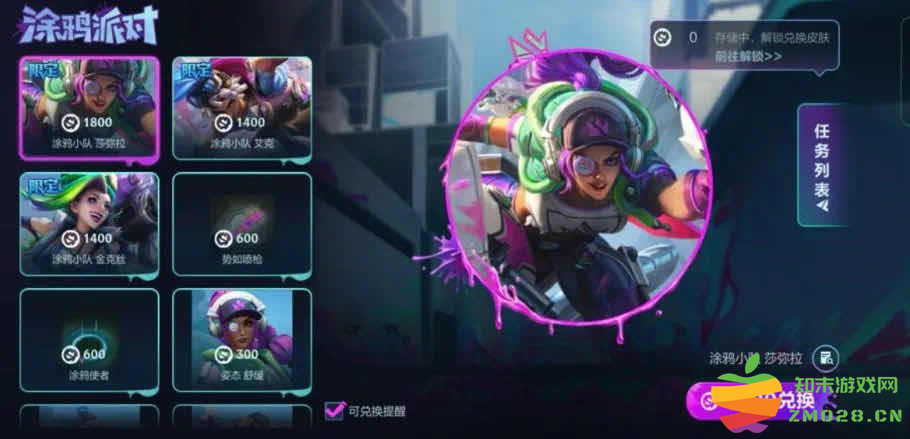
Task: Select the 势如喷枪 600-token item
Action: pyautogui.click(x=242, y=223)
